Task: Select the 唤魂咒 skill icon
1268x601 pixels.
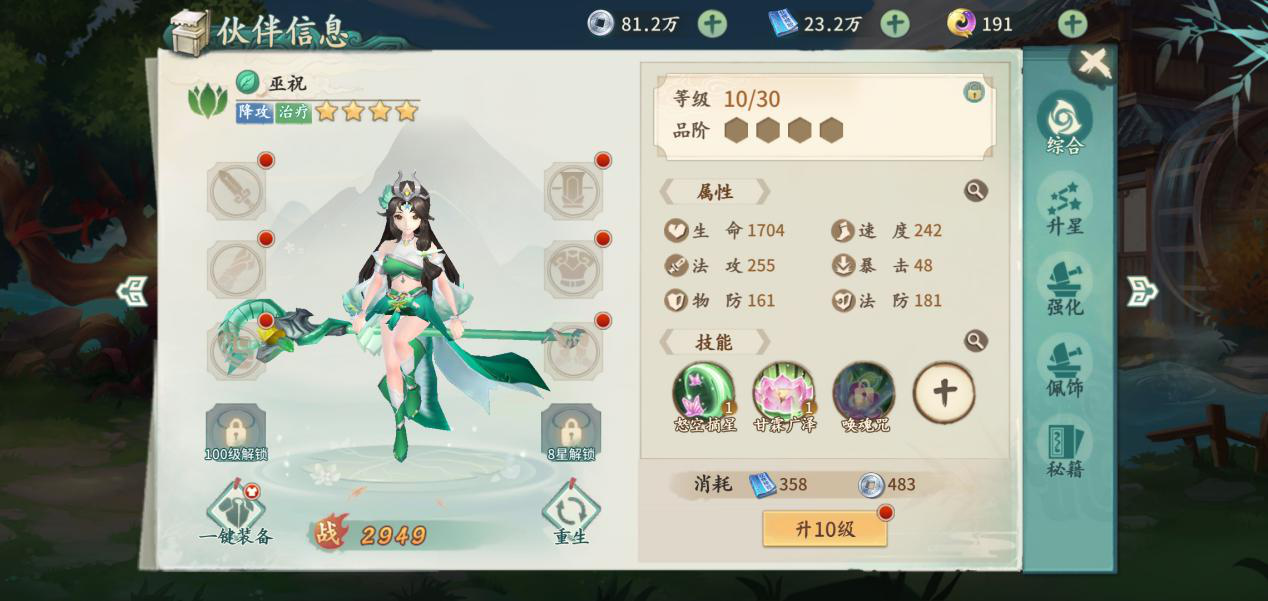Action: [x=864, y=391]
